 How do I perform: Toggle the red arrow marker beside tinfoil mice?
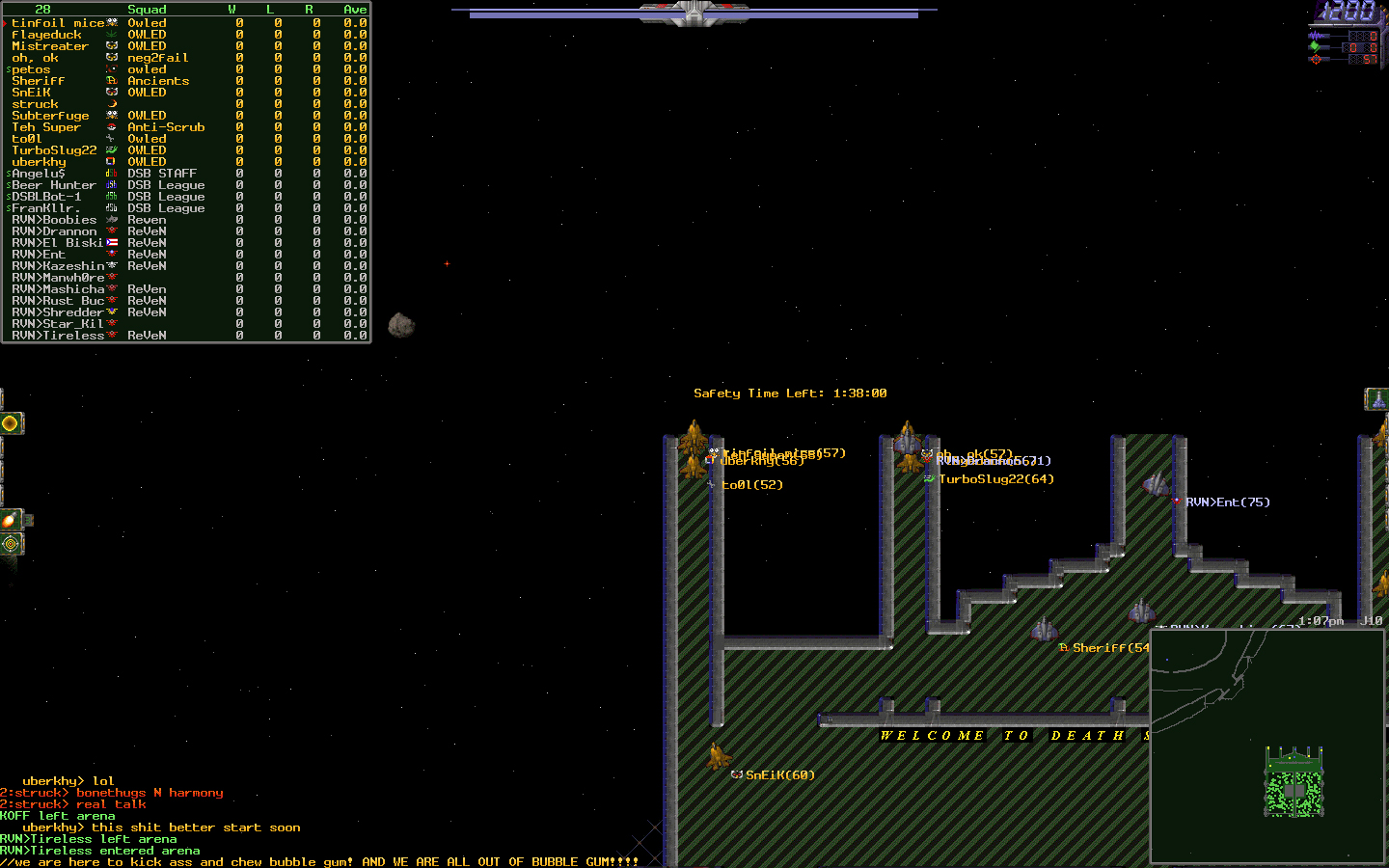pos(5,22)
